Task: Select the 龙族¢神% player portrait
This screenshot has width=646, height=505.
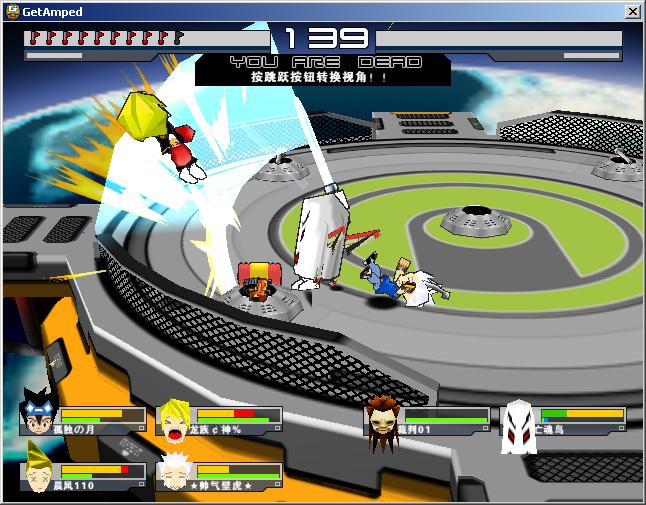Action: 176,420
